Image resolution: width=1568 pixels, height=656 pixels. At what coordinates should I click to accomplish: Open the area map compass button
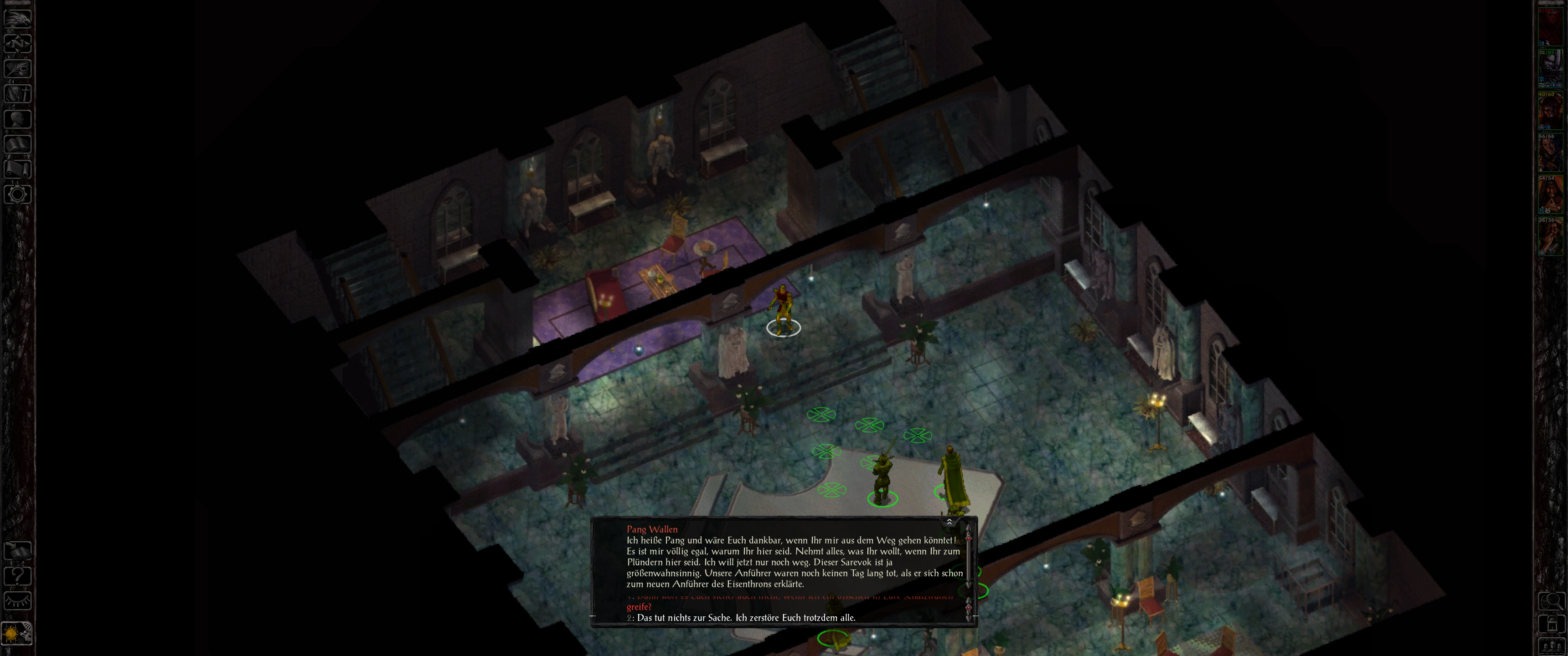[17, 43]
